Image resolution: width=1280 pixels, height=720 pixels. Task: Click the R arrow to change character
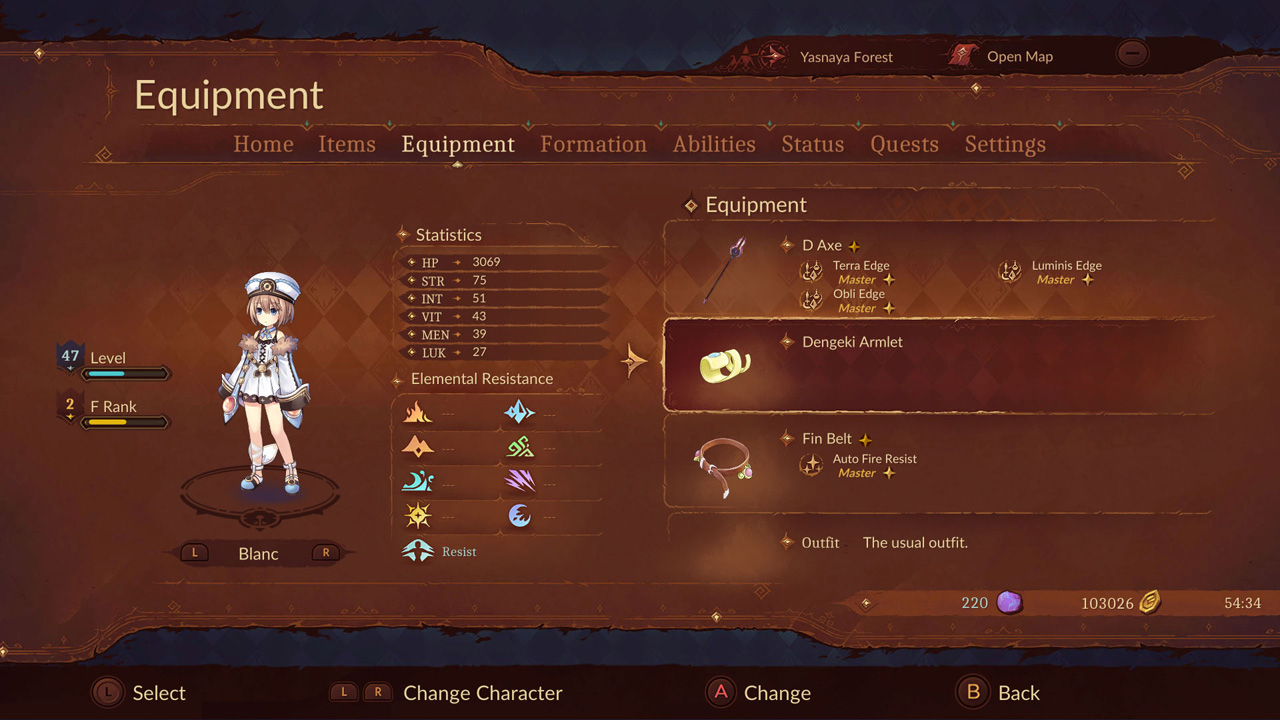[x=324, y=552]
